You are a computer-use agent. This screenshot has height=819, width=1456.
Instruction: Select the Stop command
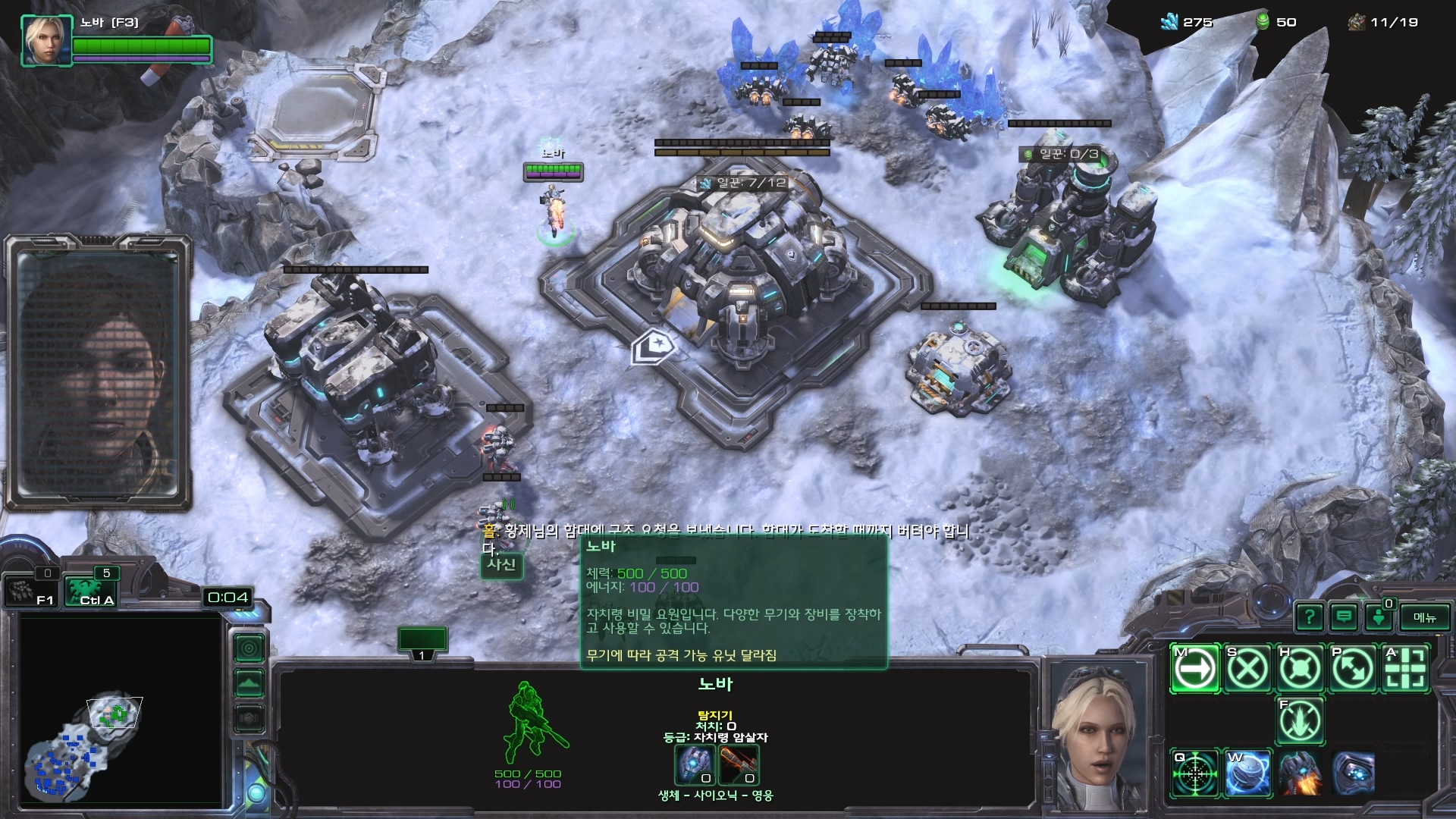click(1247, 669)
